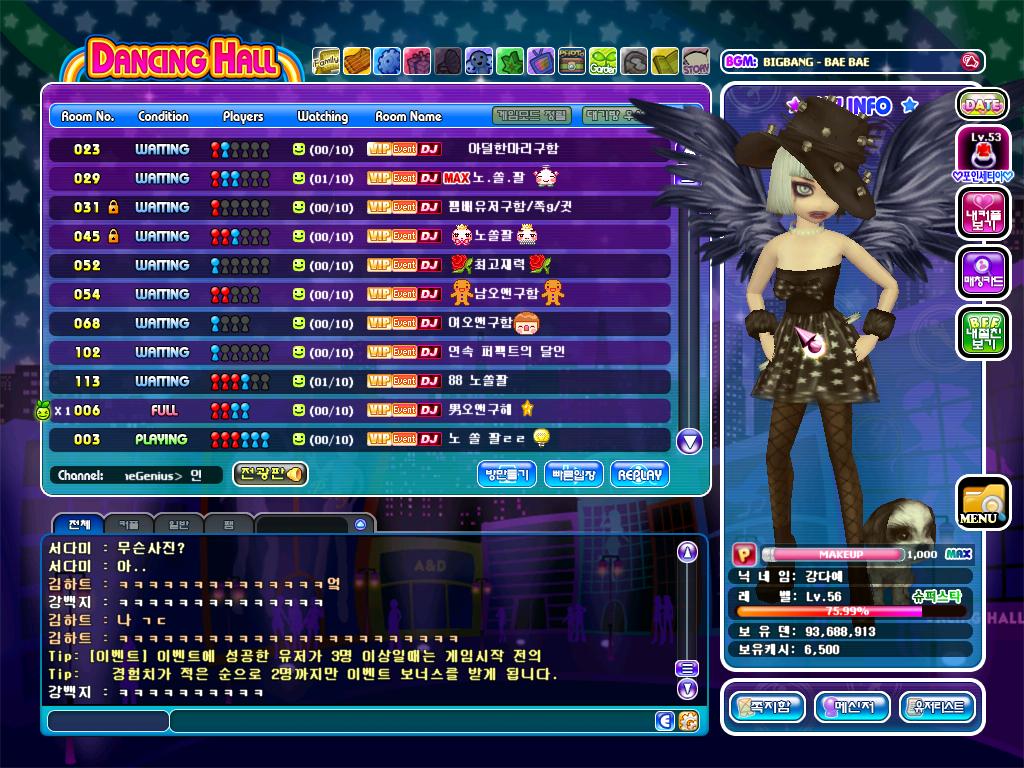Viewport: 1024px width, 768px height.
Task: Use the quick enter 빠른입장 button
Action: point(574,475)
